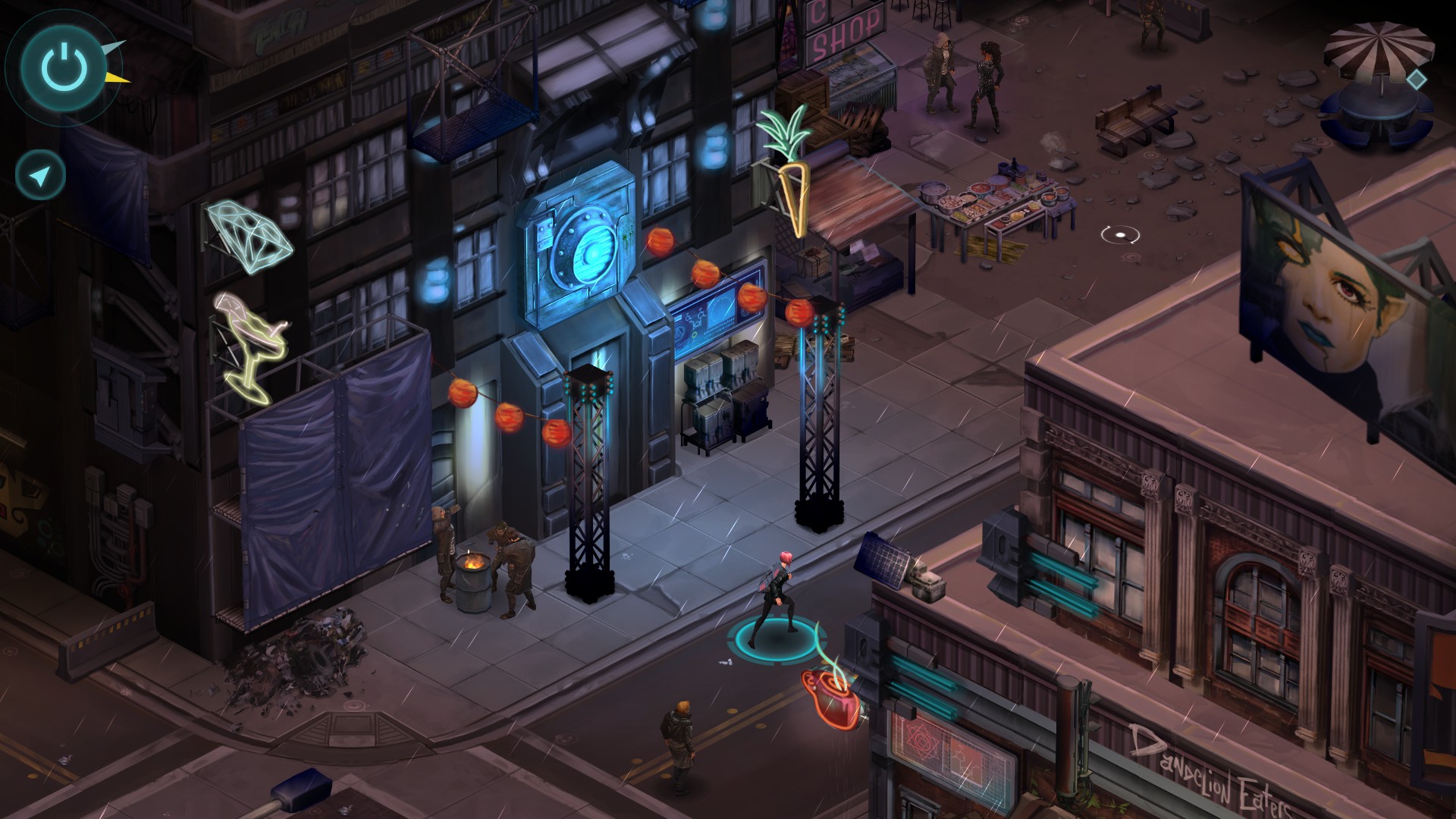
Task: Click the glowing diamond interaction marker
Action: [x=1415, y=79]
